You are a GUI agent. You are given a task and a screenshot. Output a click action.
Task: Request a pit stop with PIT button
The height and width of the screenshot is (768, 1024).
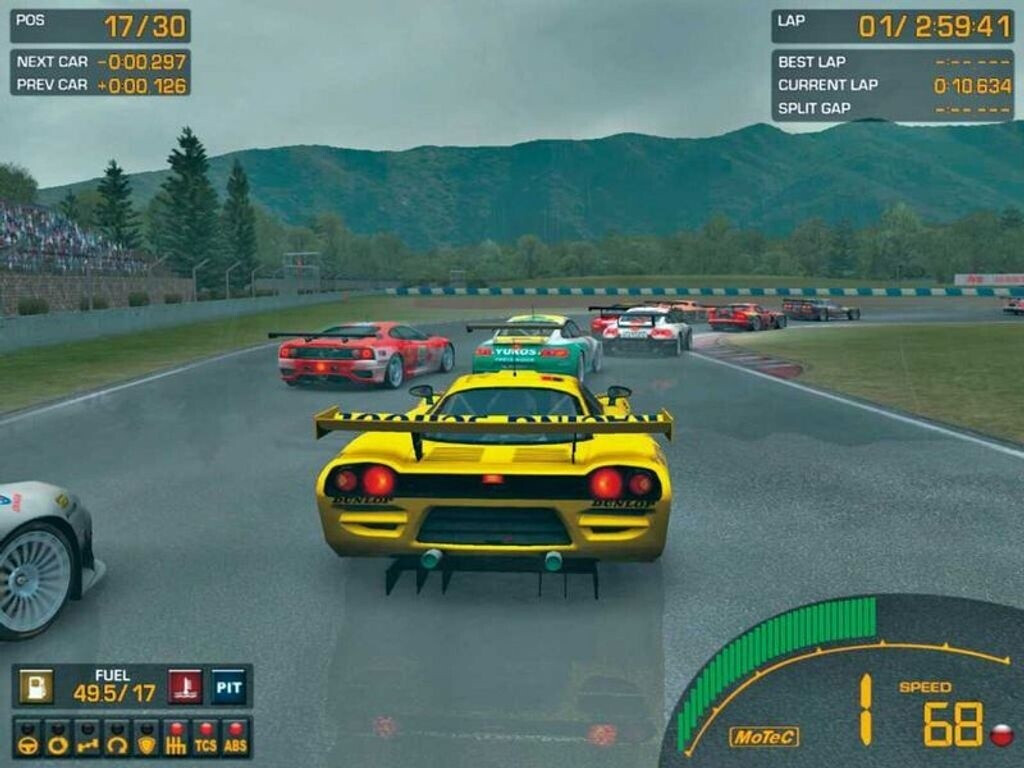(x=229, y=686)
